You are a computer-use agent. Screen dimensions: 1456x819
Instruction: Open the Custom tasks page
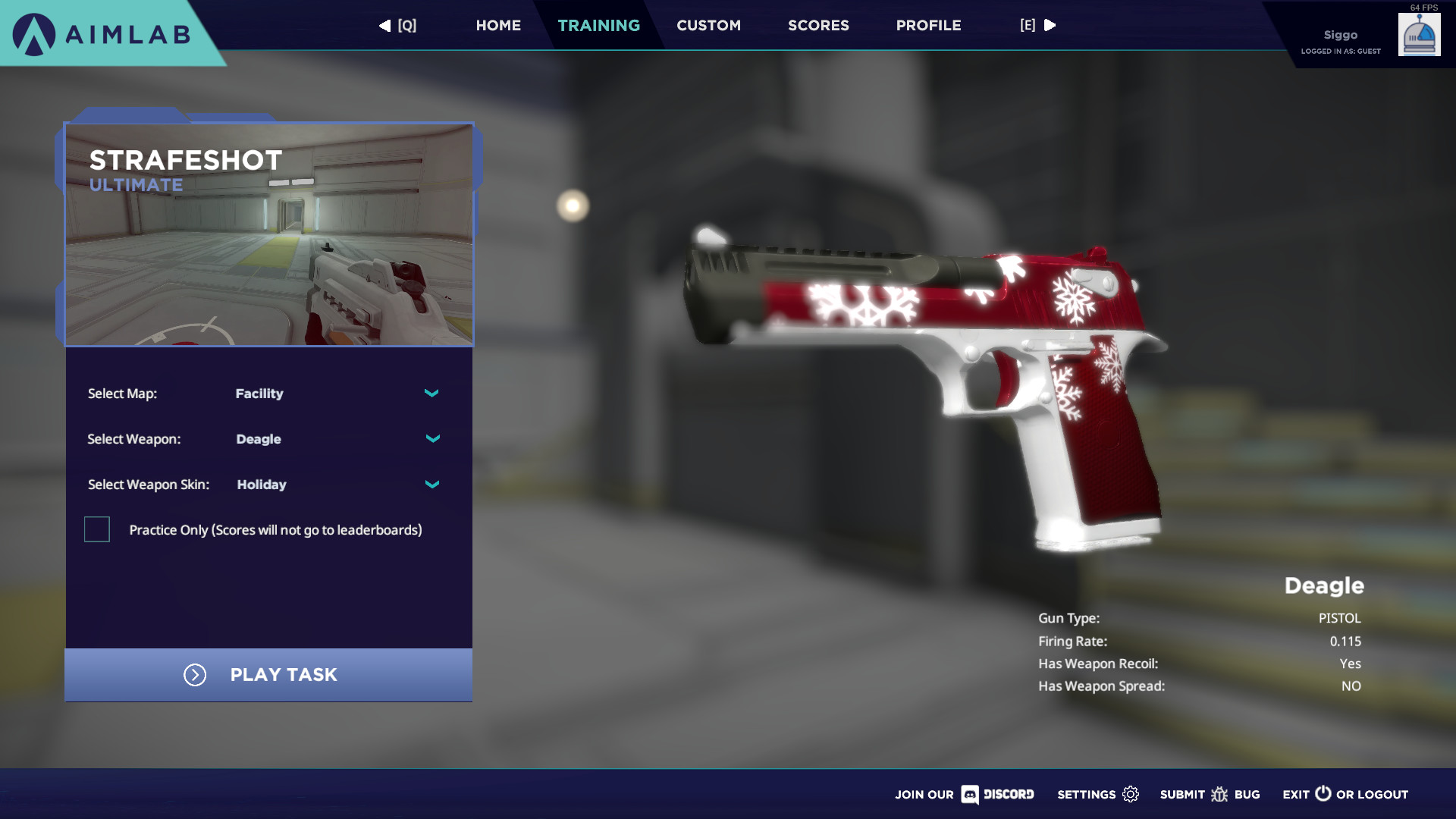pyautogui.click(x=708, y=25)
